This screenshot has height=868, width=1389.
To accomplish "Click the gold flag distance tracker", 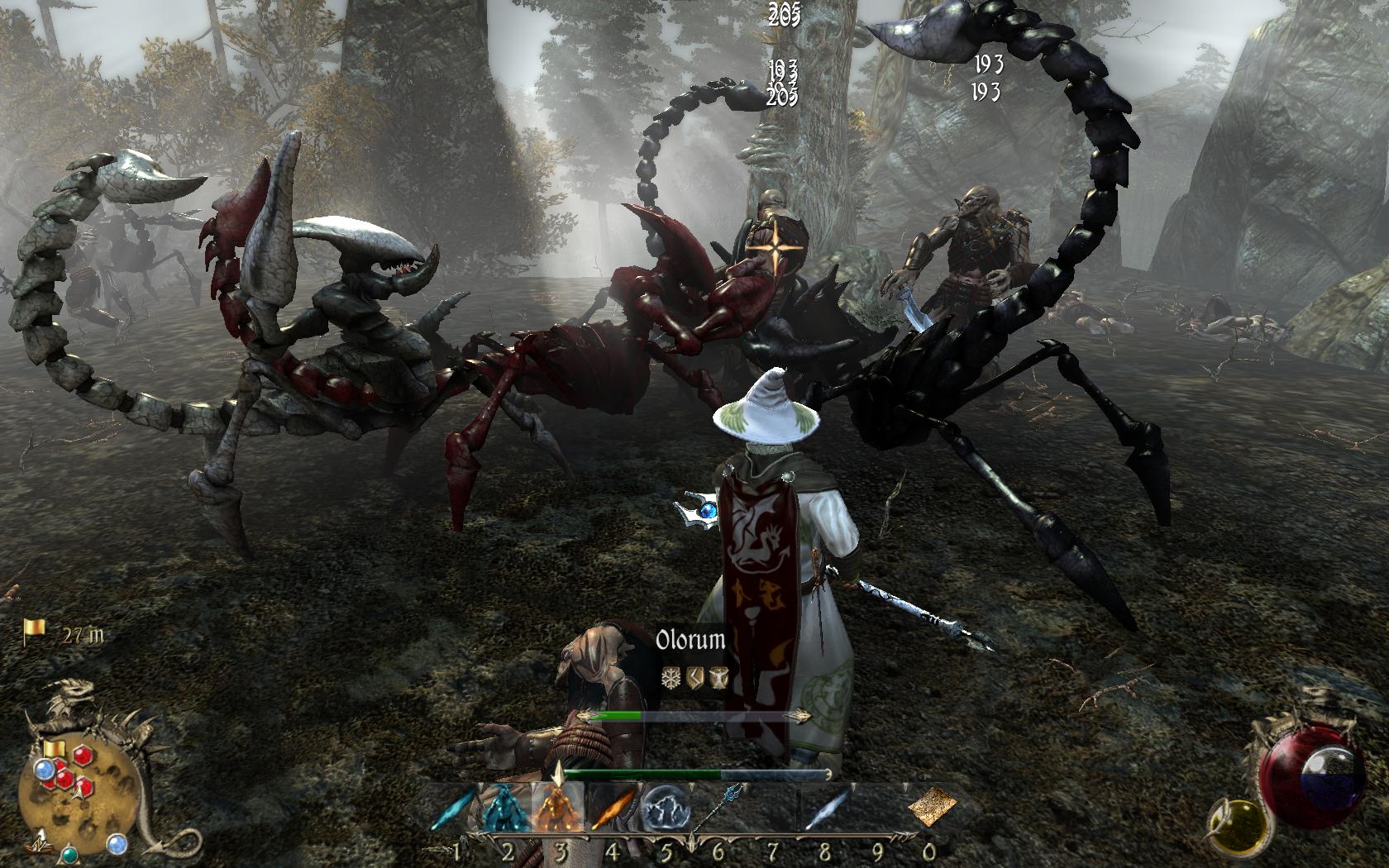I will [x=35, y=632].
